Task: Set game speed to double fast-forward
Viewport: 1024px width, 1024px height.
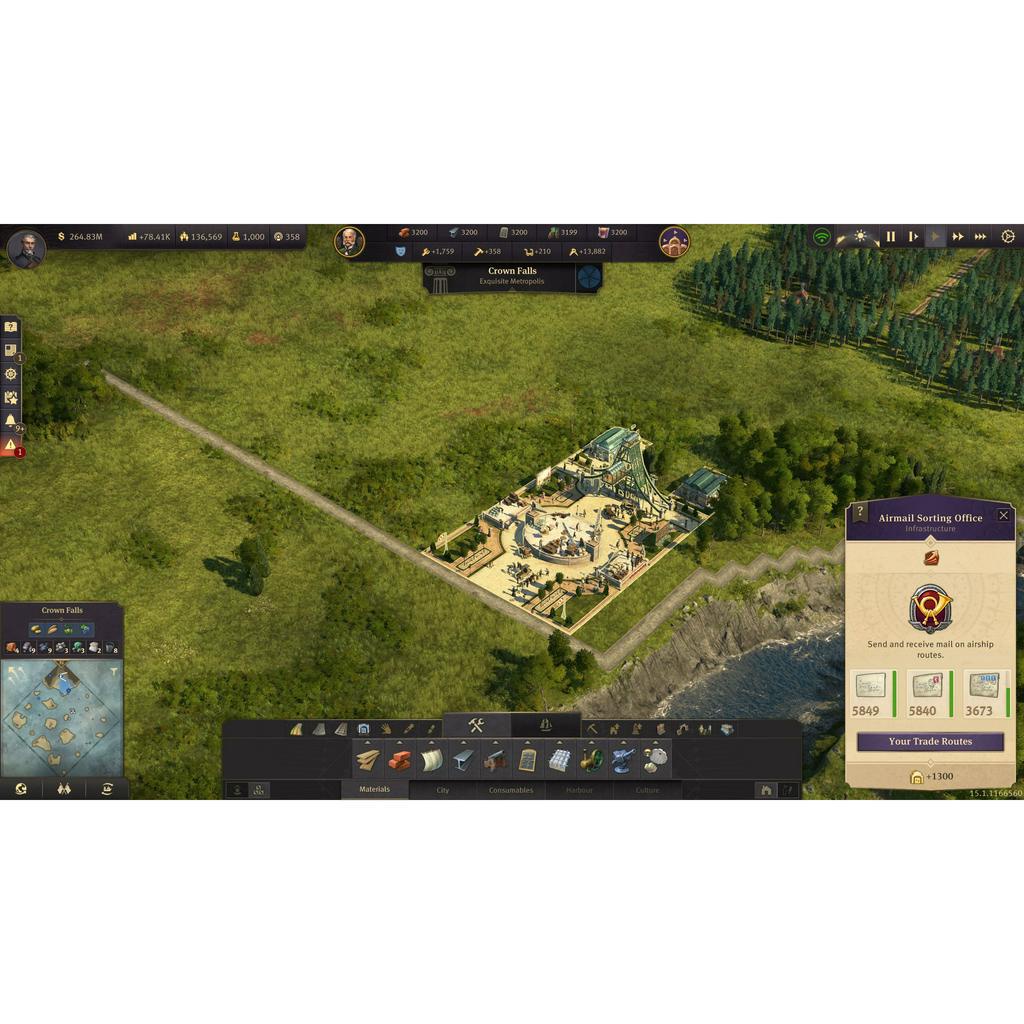Action: pyautogui.click(x=957, y=237)
